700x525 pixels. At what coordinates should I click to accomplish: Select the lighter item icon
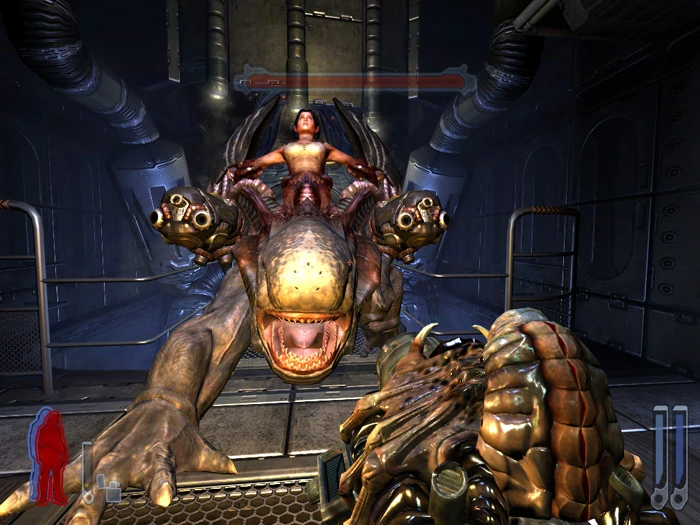(x=112, y=489)
